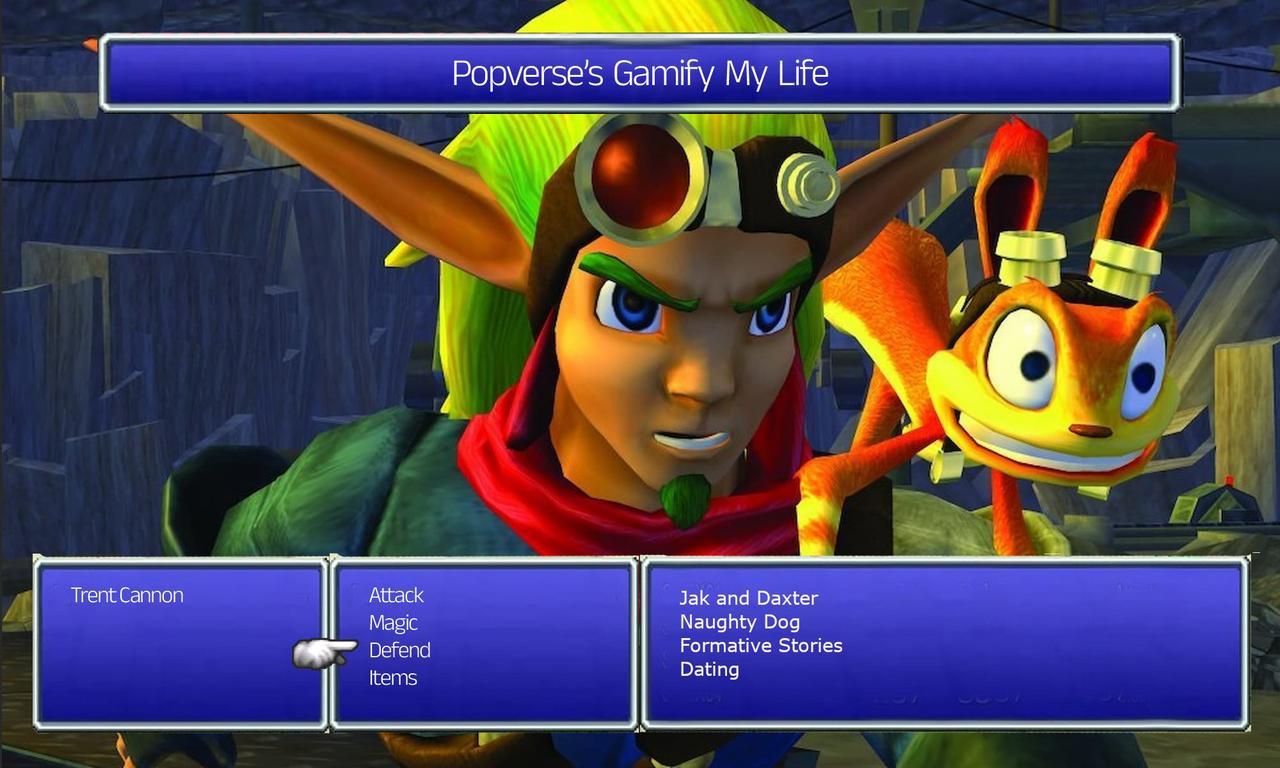Choose the Defend option
This screenshot has height=768, width=1280.
coord(401,650)
